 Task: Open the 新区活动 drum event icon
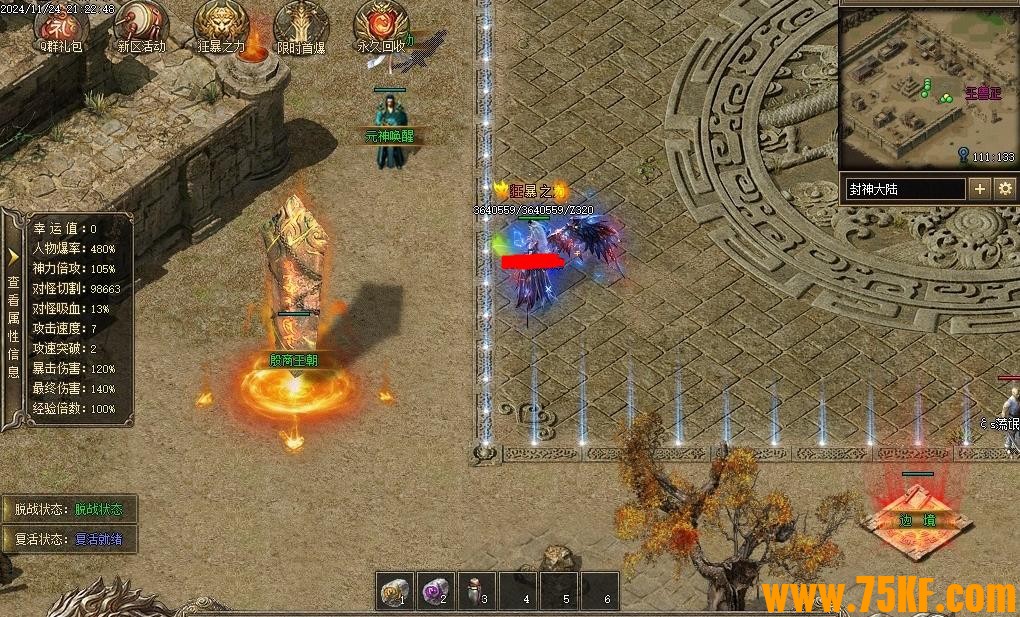(141, 25)
